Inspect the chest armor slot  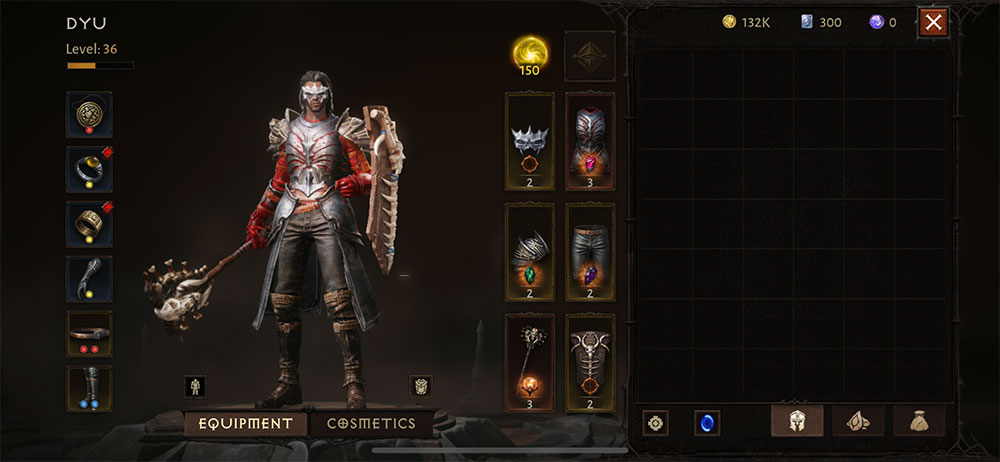pyautogui.click(x=590, y=141)
